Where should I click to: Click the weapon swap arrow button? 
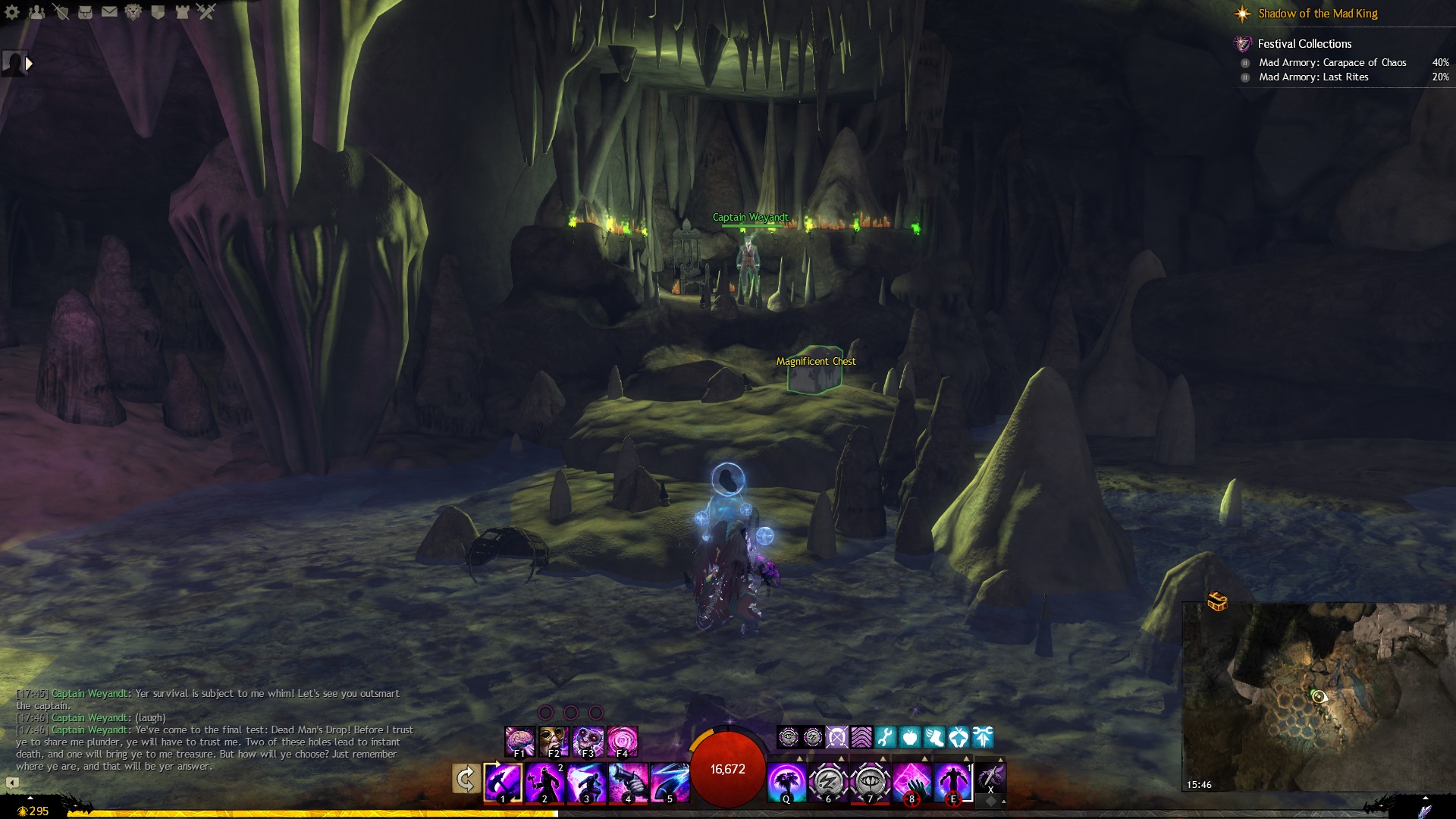[466, 779]
